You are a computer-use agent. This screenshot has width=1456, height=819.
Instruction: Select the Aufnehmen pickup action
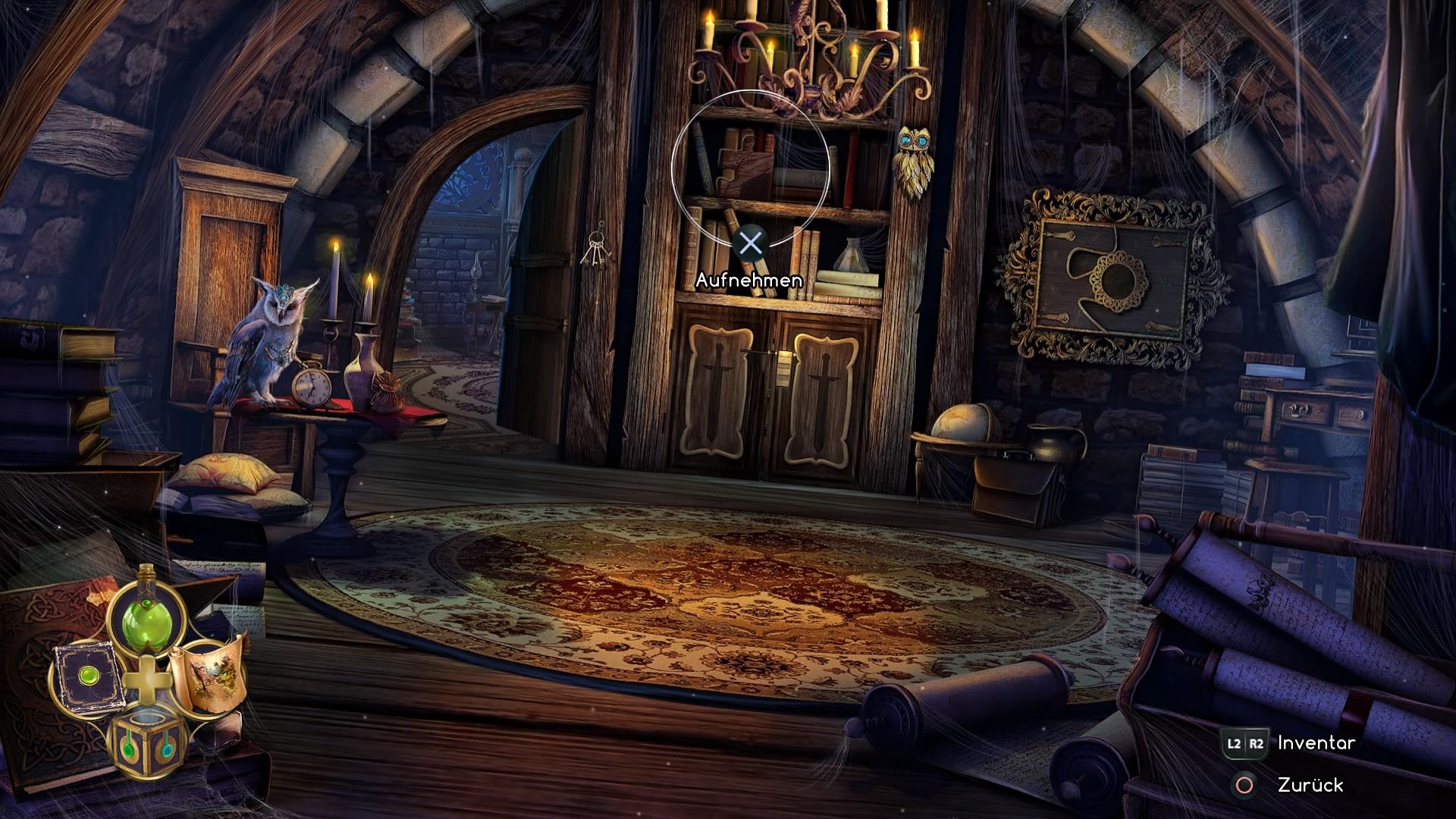pos(749,279)
